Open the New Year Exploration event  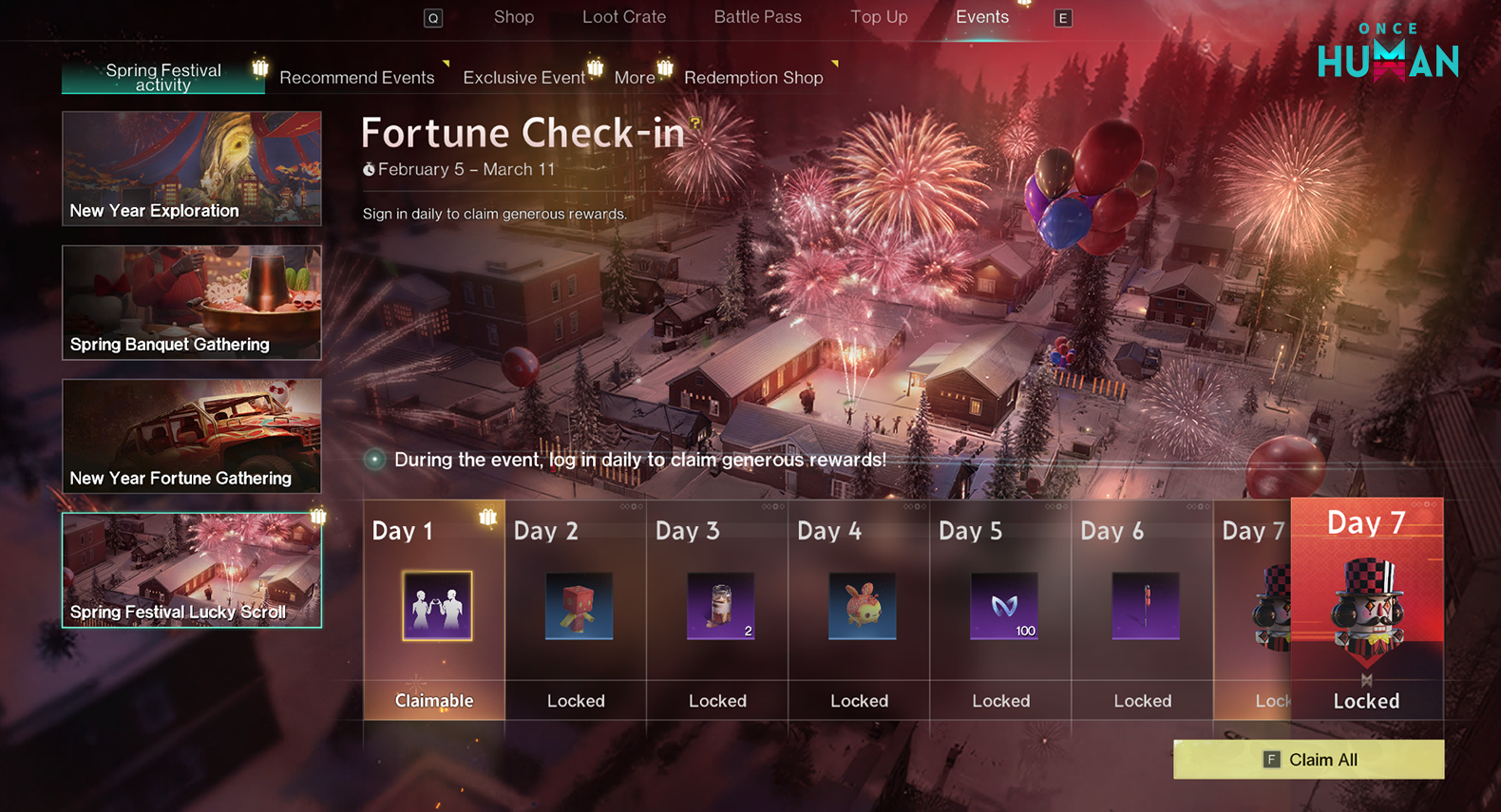(192, 169)
